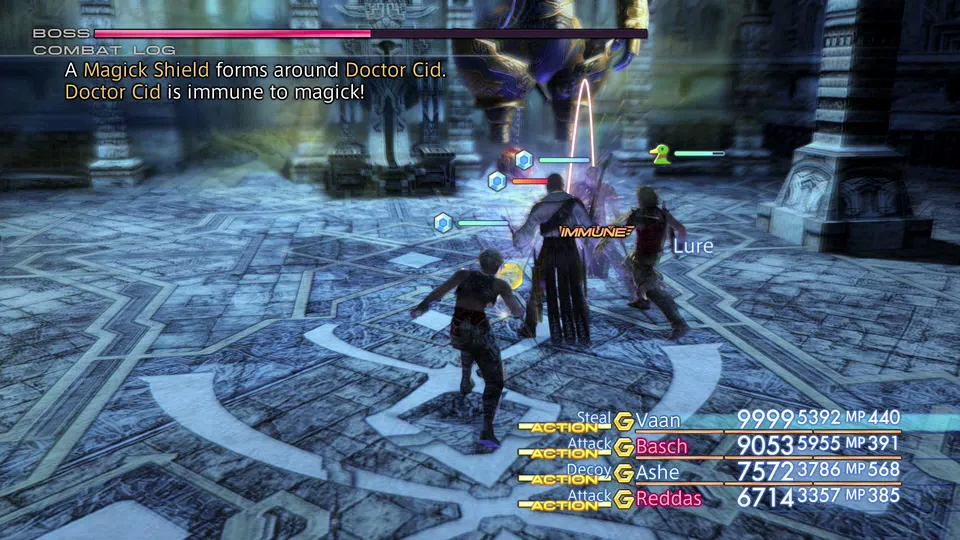Select Vaan in the party list
The height and width of the screenshot is (540, 960).
click(x=657, y=420)
